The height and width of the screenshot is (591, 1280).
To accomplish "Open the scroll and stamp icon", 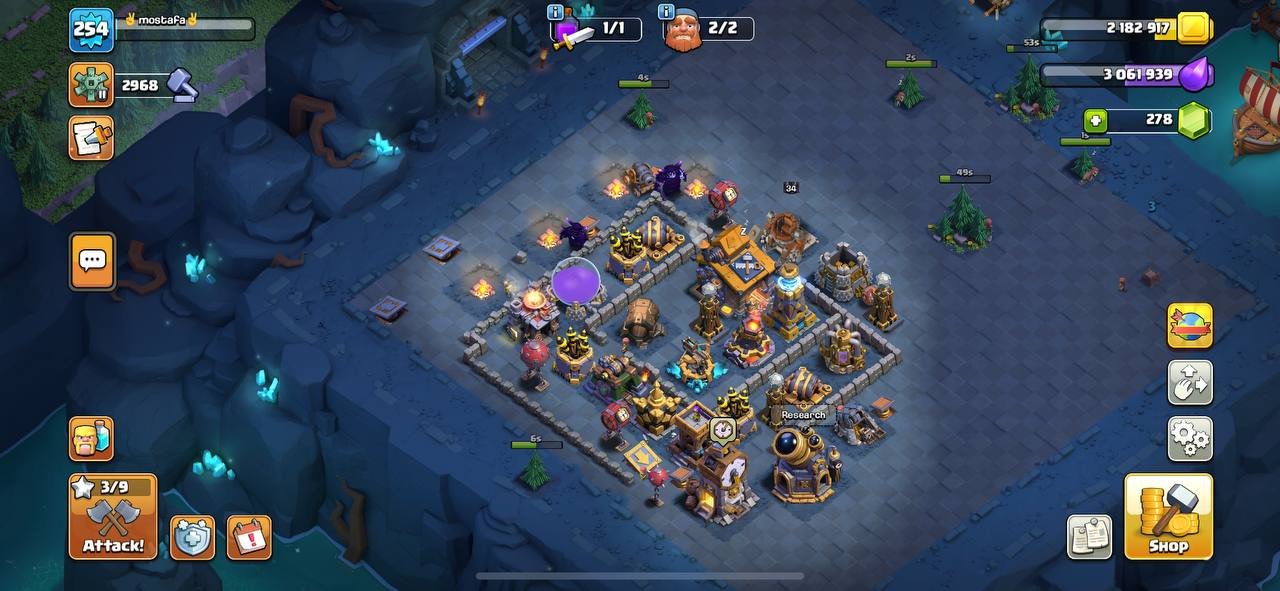I will click(x=91, y=138).
